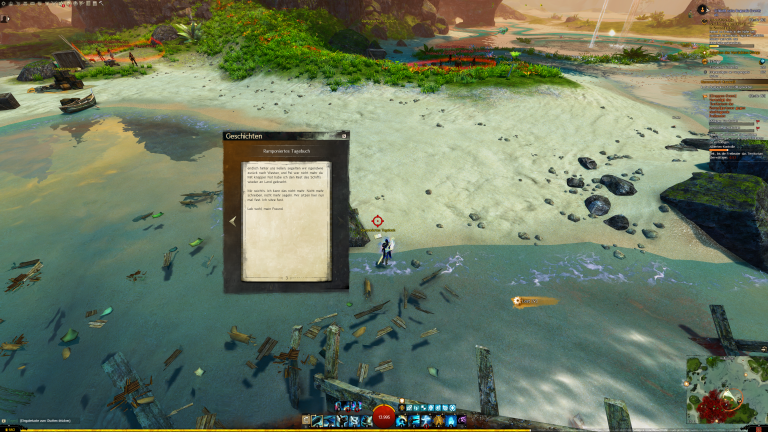Open the main menu gear icon
This screenshot has width=768, height=432.
[x=5, y=5]
